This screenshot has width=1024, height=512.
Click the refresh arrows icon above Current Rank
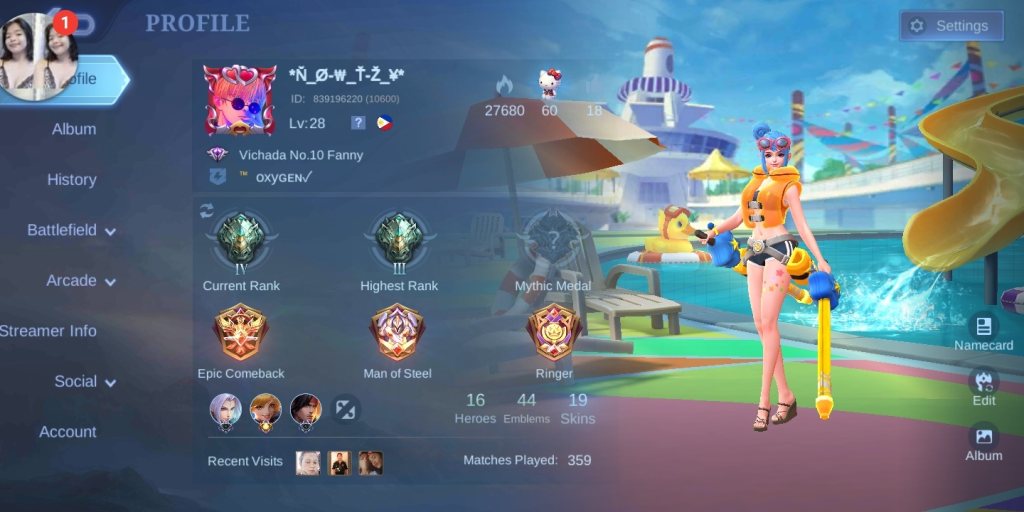tap(207, 210)
